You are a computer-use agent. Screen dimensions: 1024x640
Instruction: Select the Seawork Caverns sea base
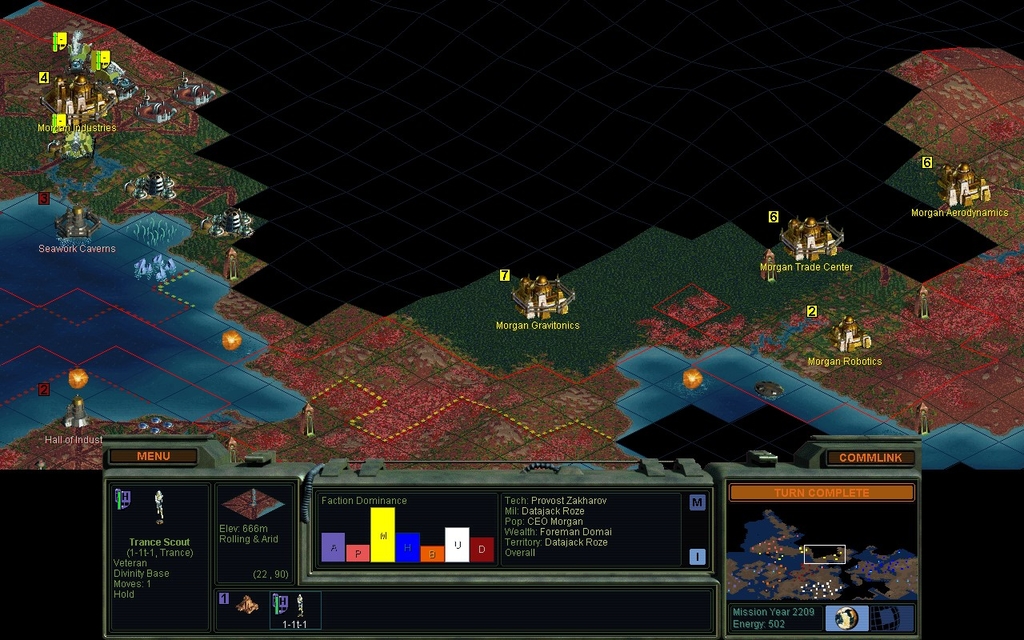pyautogui.click(x=76, y=221)
